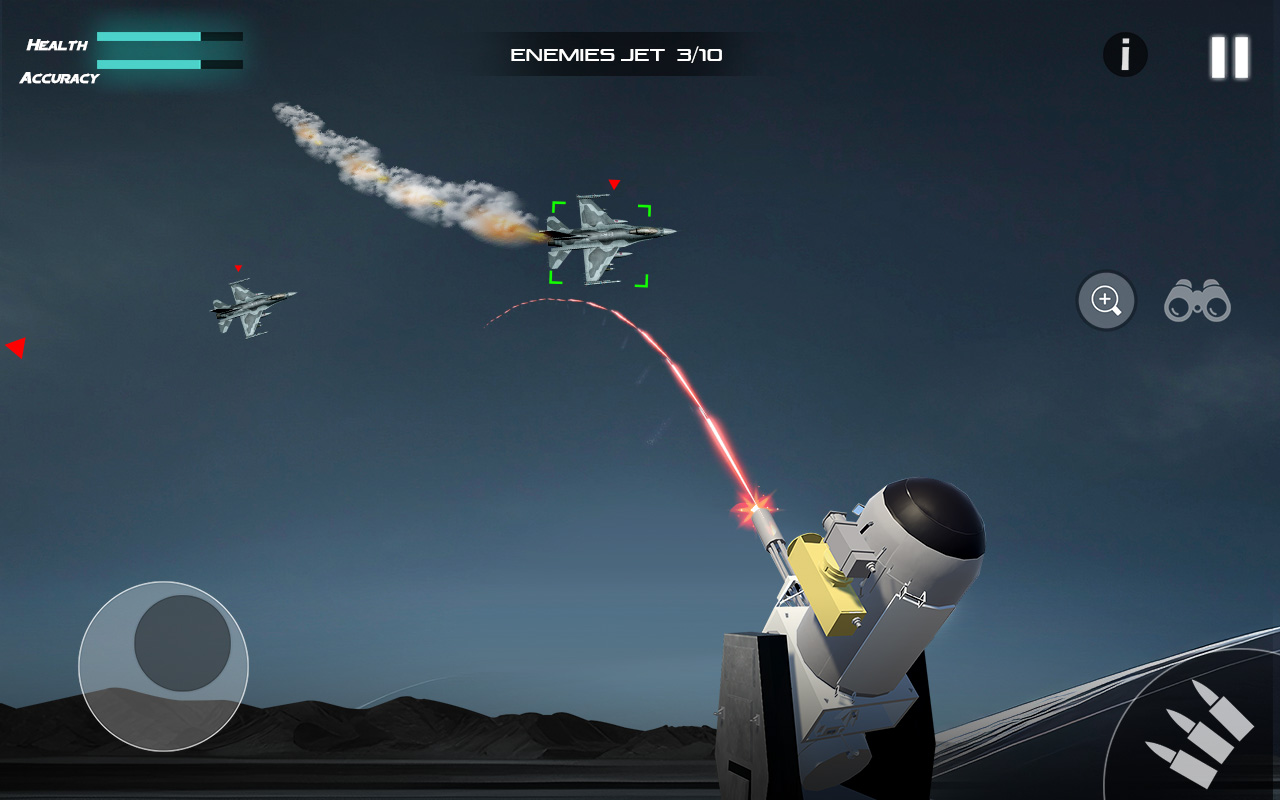Tap the red marker above the targeted jet

click(x=615, y=184)
